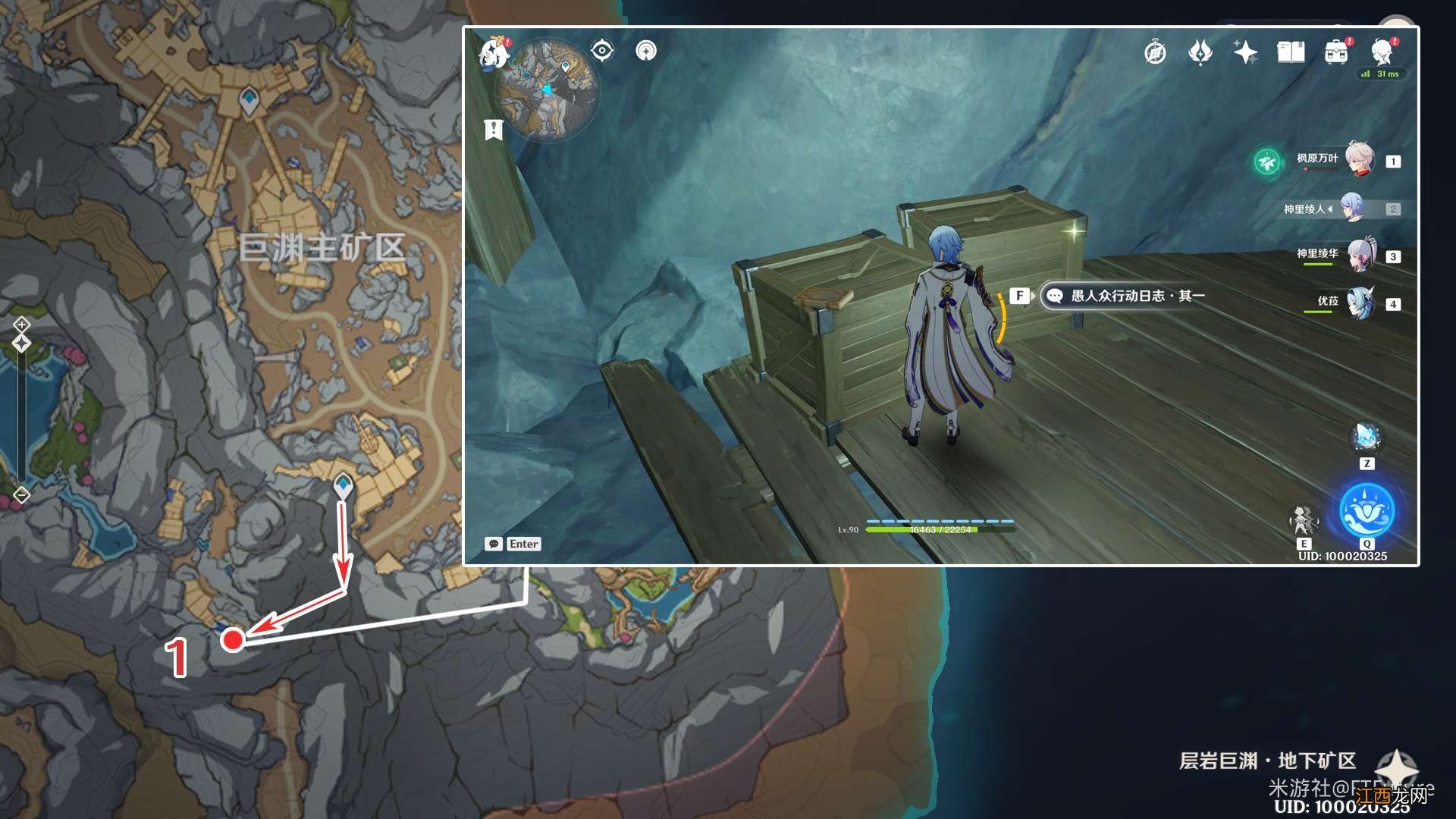This screenshot has height=819, width=1456.
Task: Open the four-point star Wish icon
Action: [x=1245, y=52]
